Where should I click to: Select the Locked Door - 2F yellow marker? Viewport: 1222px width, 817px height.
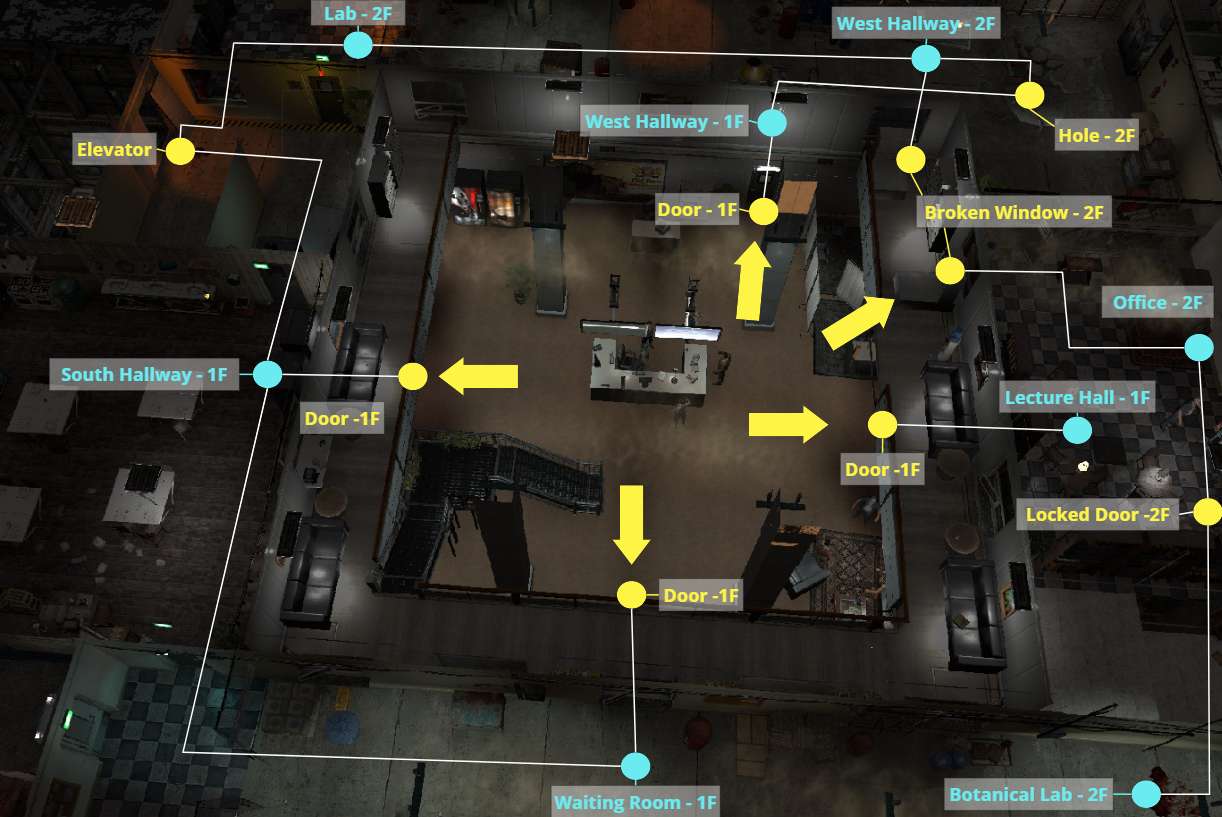(1208, 512)
